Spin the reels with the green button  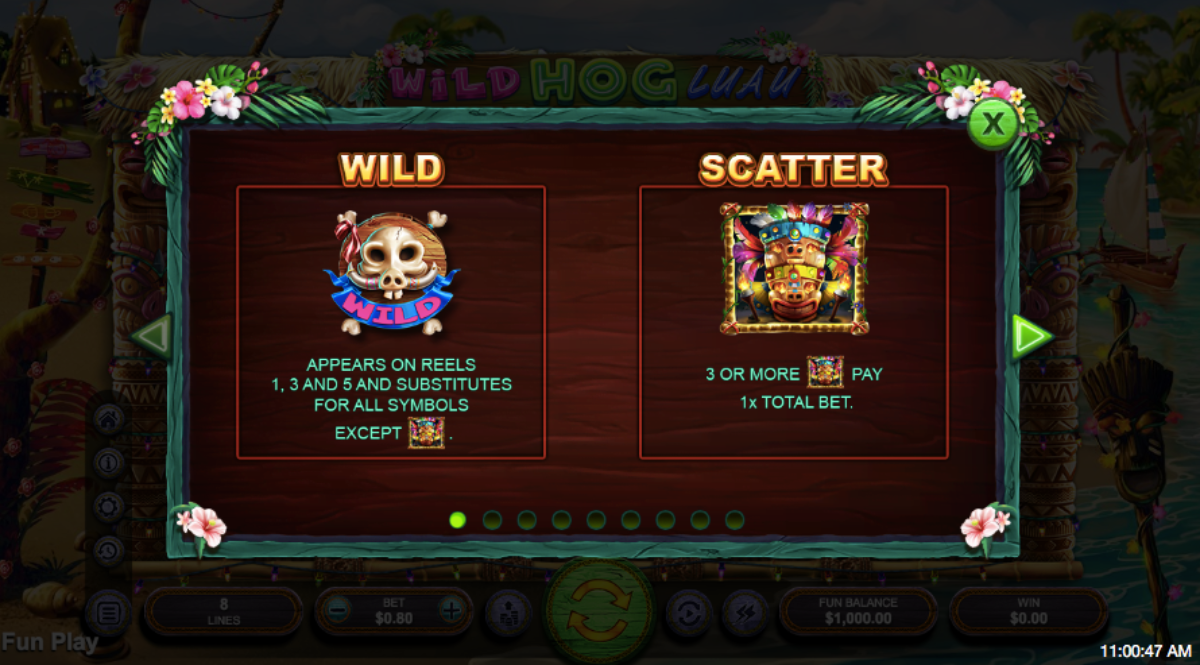[x=599, y=611]
